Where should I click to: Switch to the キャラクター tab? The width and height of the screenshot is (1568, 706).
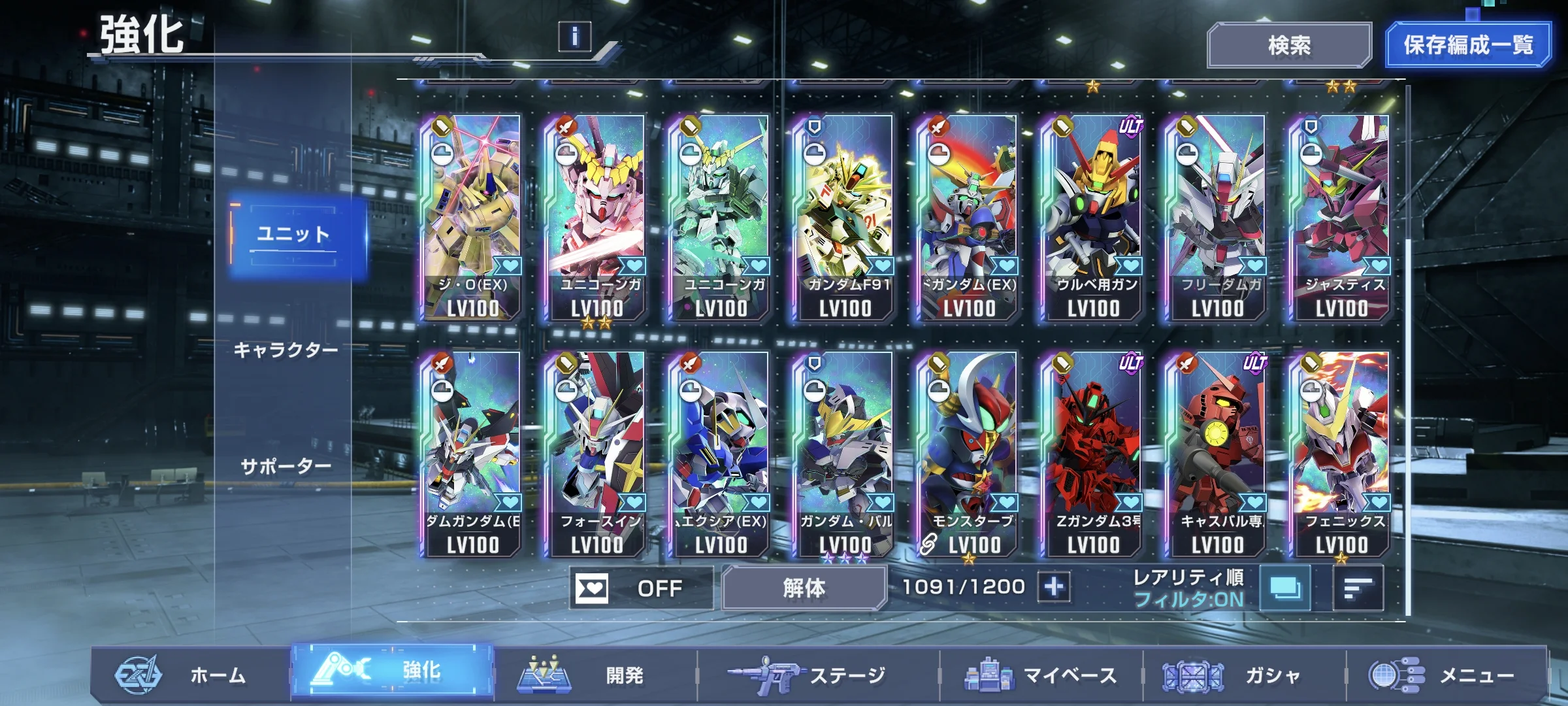click(286, 350)
